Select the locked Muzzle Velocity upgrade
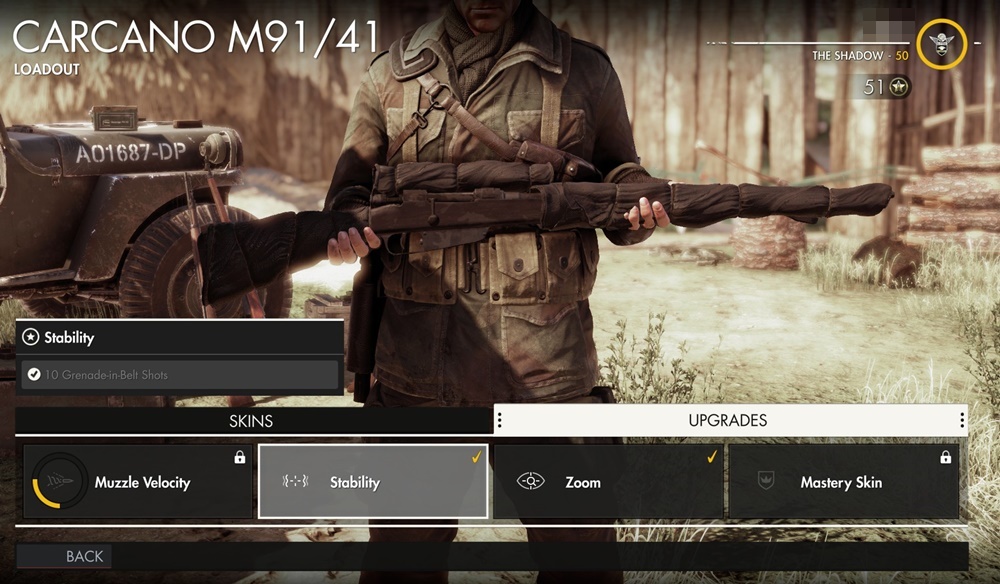Image resolution: width=1000 pixels, height=584 pixels. (138, 482)
